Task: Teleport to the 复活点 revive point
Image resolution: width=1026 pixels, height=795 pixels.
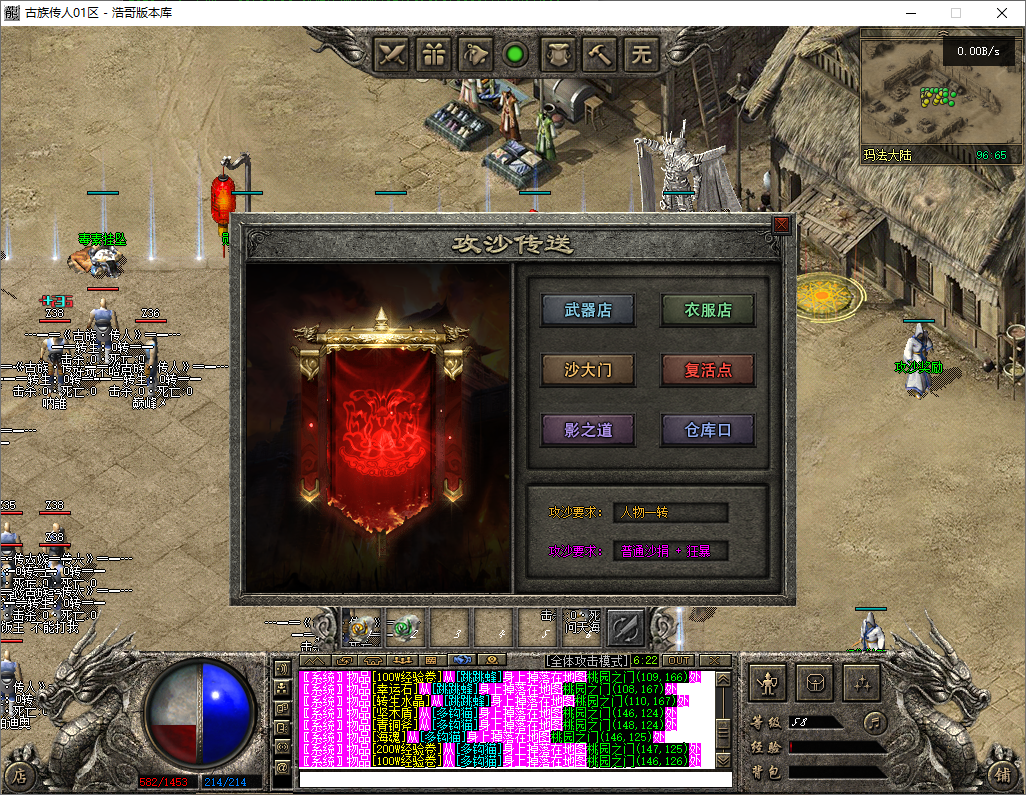Action: pyautogui.click(x=707, y=370)
